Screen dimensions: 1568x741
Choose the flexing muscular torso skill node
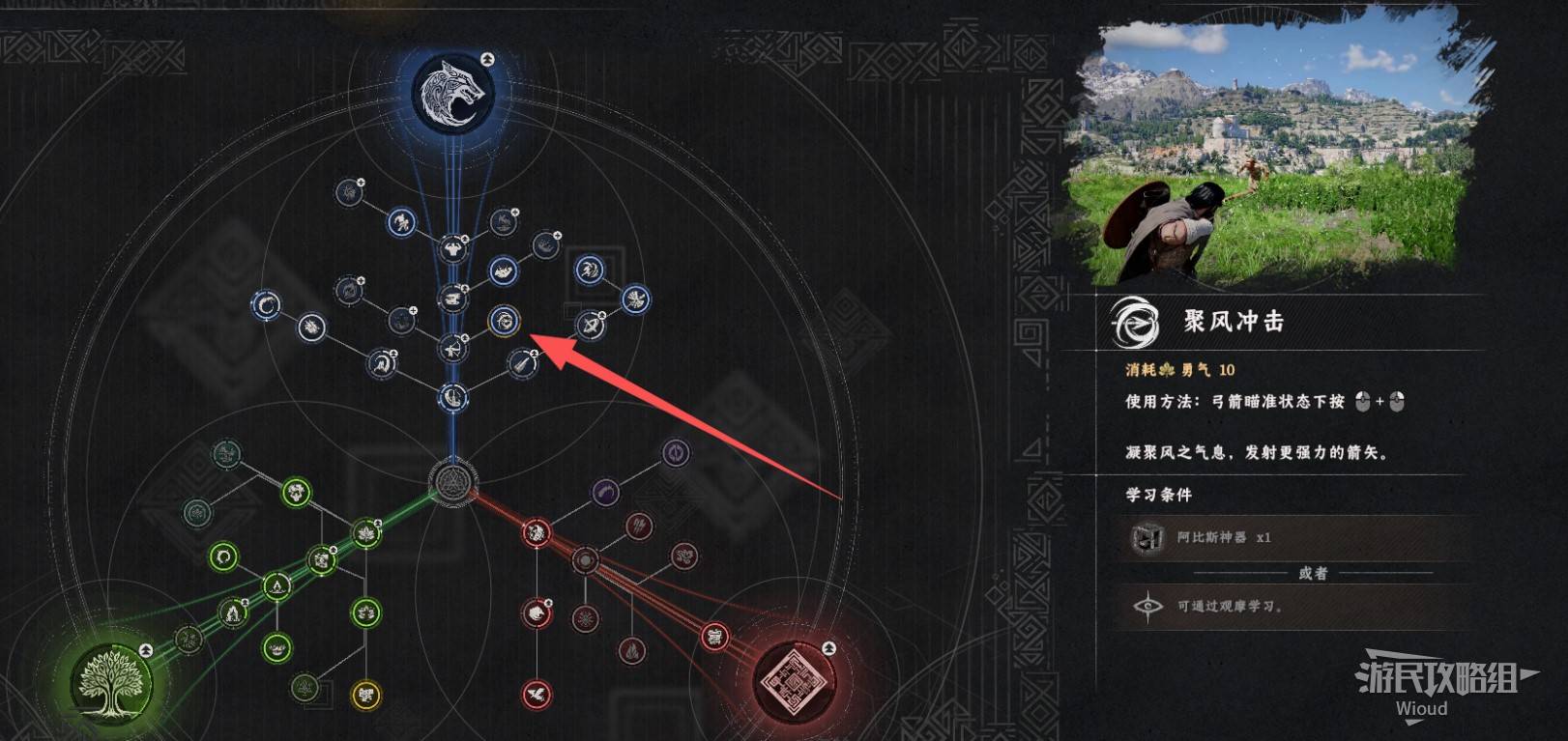(452, 249)
